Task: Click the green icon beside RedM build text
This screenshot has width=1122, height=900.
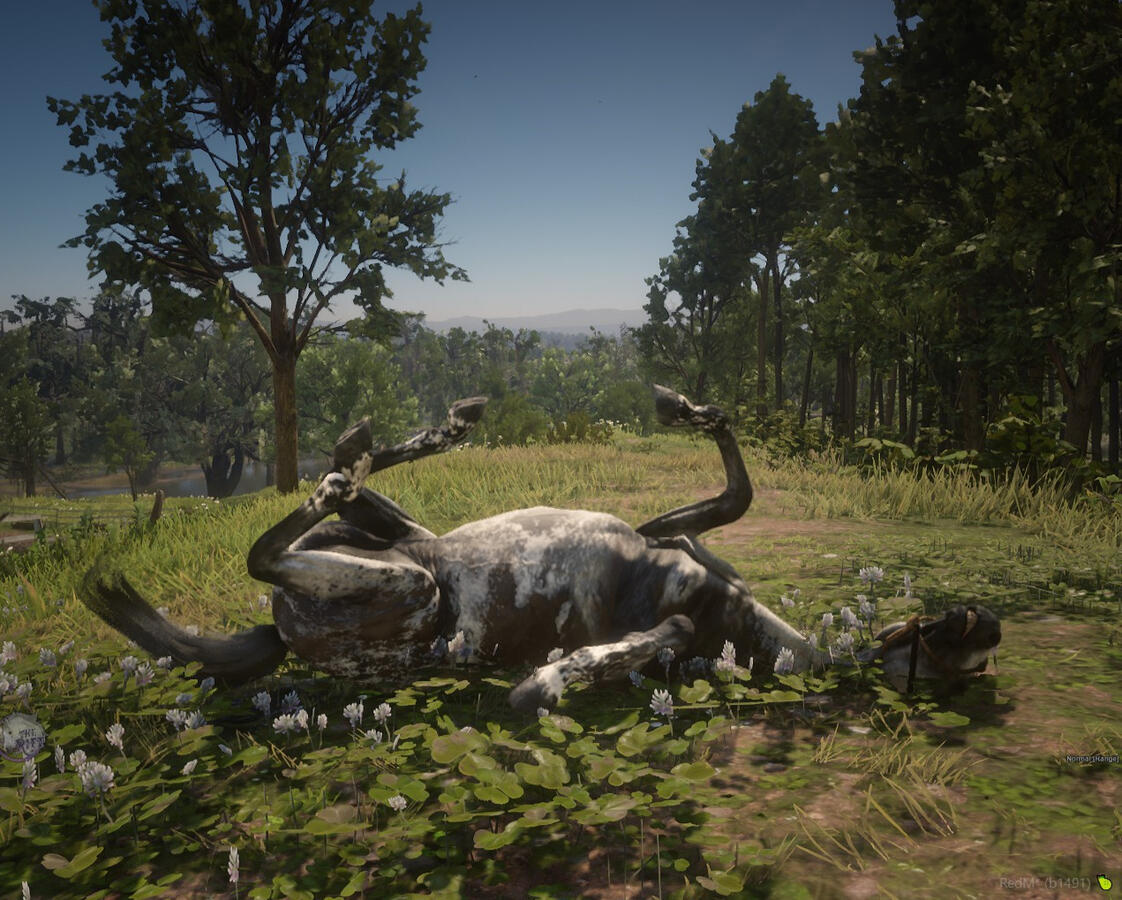Action: point(1104,883)
